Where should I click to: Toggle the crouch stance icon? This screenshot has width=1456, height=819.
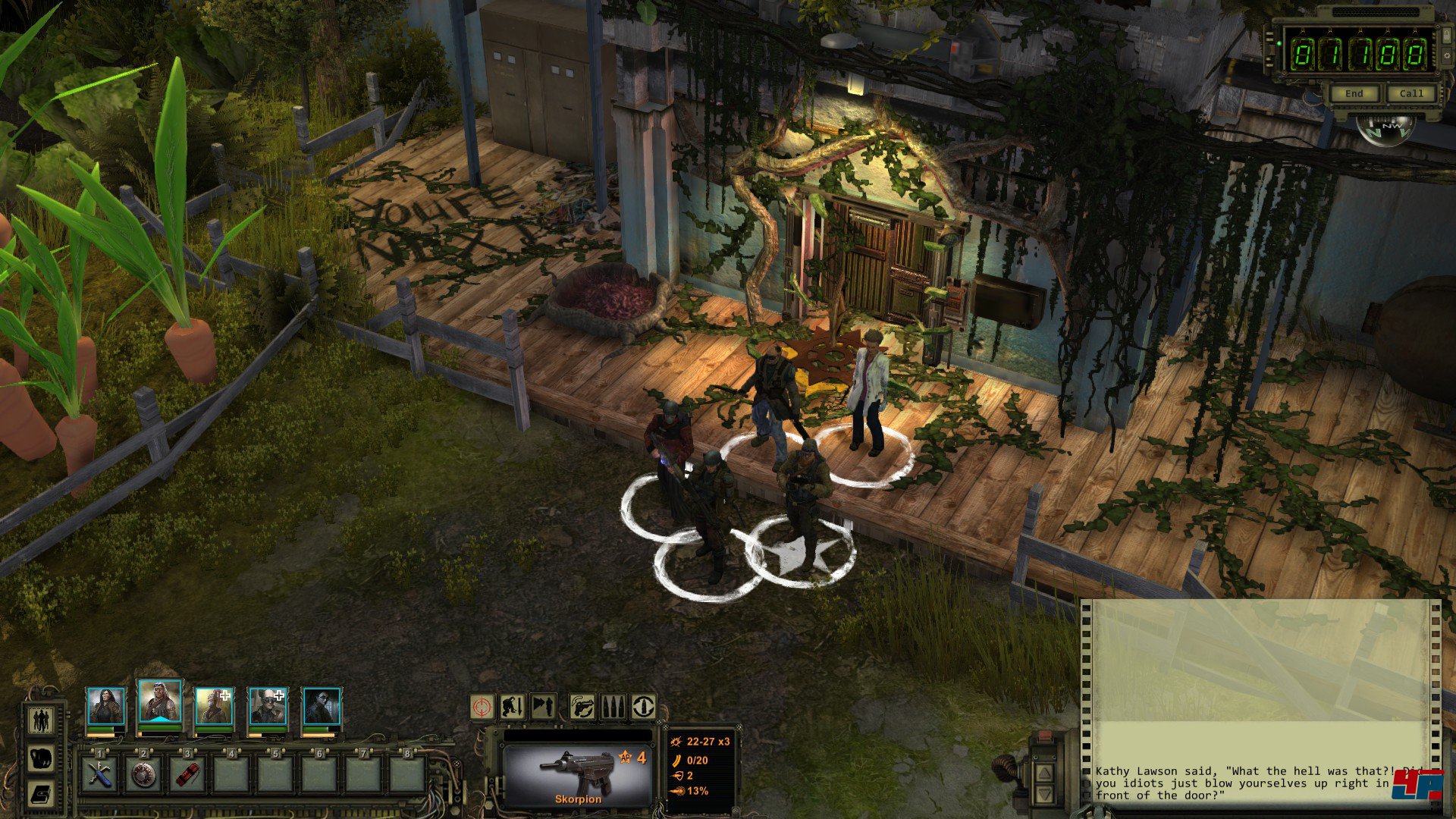tap(512, 707)
